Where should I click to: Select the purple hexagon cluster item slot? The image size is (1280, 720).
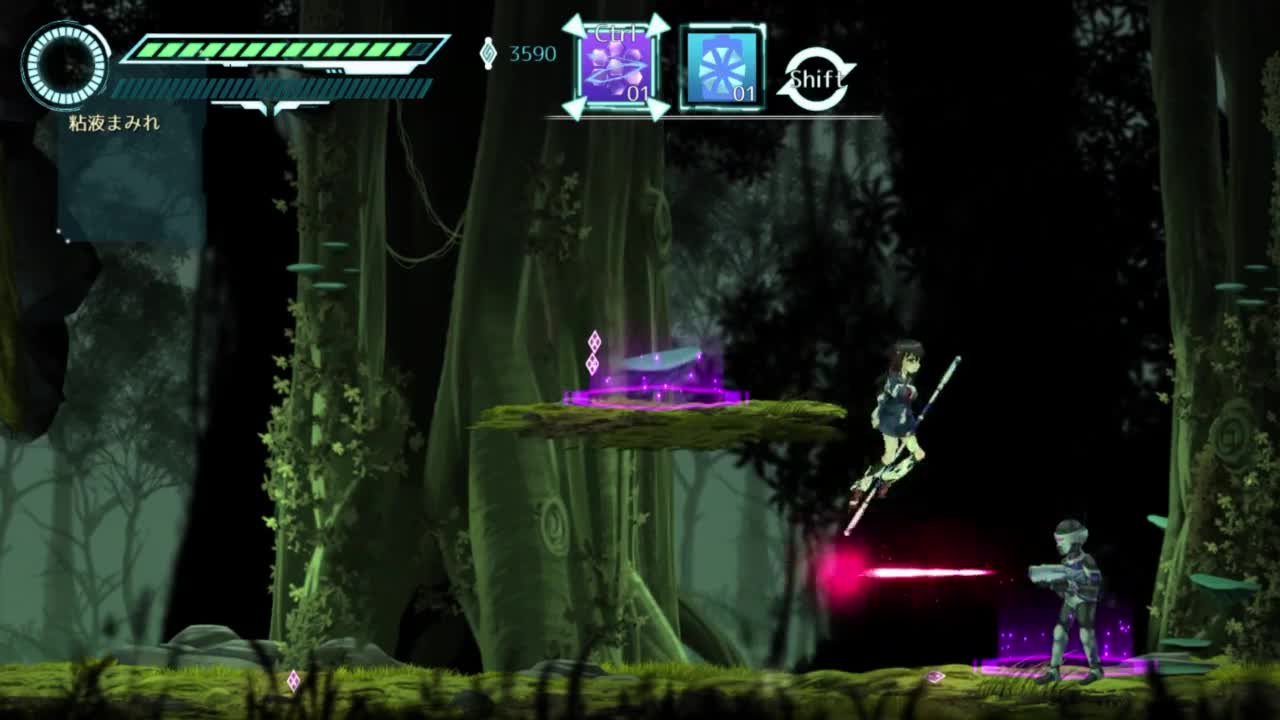tap(616, 68)
